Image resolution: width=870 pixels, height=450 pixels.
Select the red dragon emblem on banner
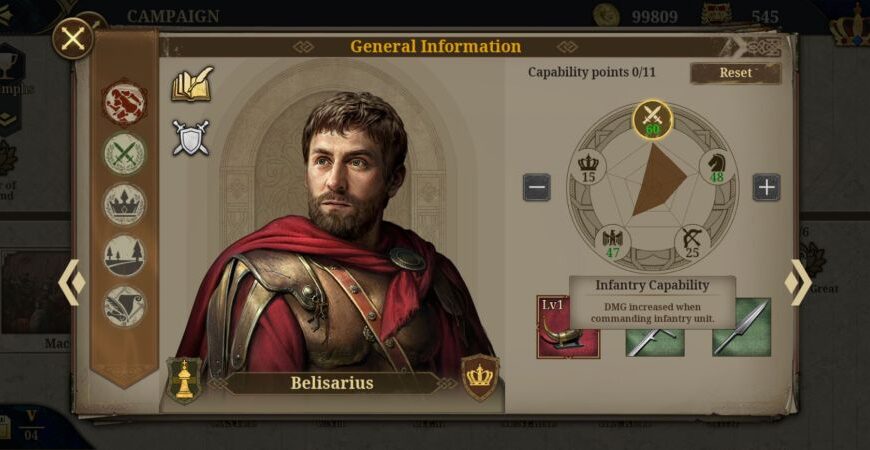125,102
